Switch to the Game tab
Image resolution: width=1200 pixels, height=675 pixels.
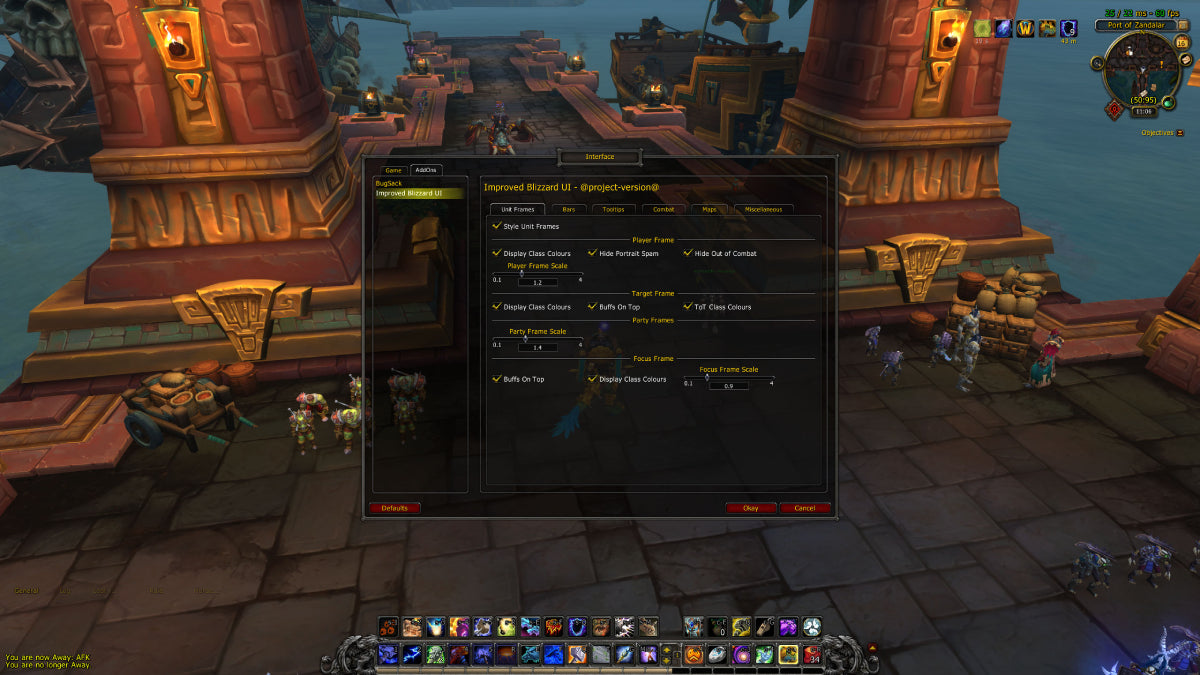394,170
